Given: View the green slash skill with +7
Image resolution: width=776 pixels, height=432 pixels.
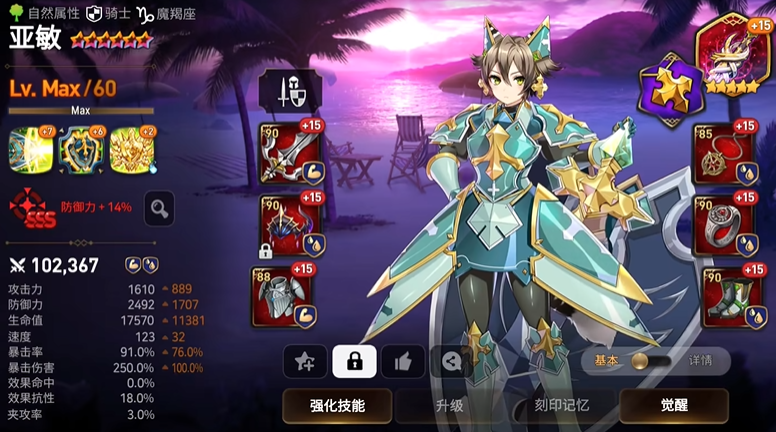Looking at the screenshot, I should pos(29,148).
